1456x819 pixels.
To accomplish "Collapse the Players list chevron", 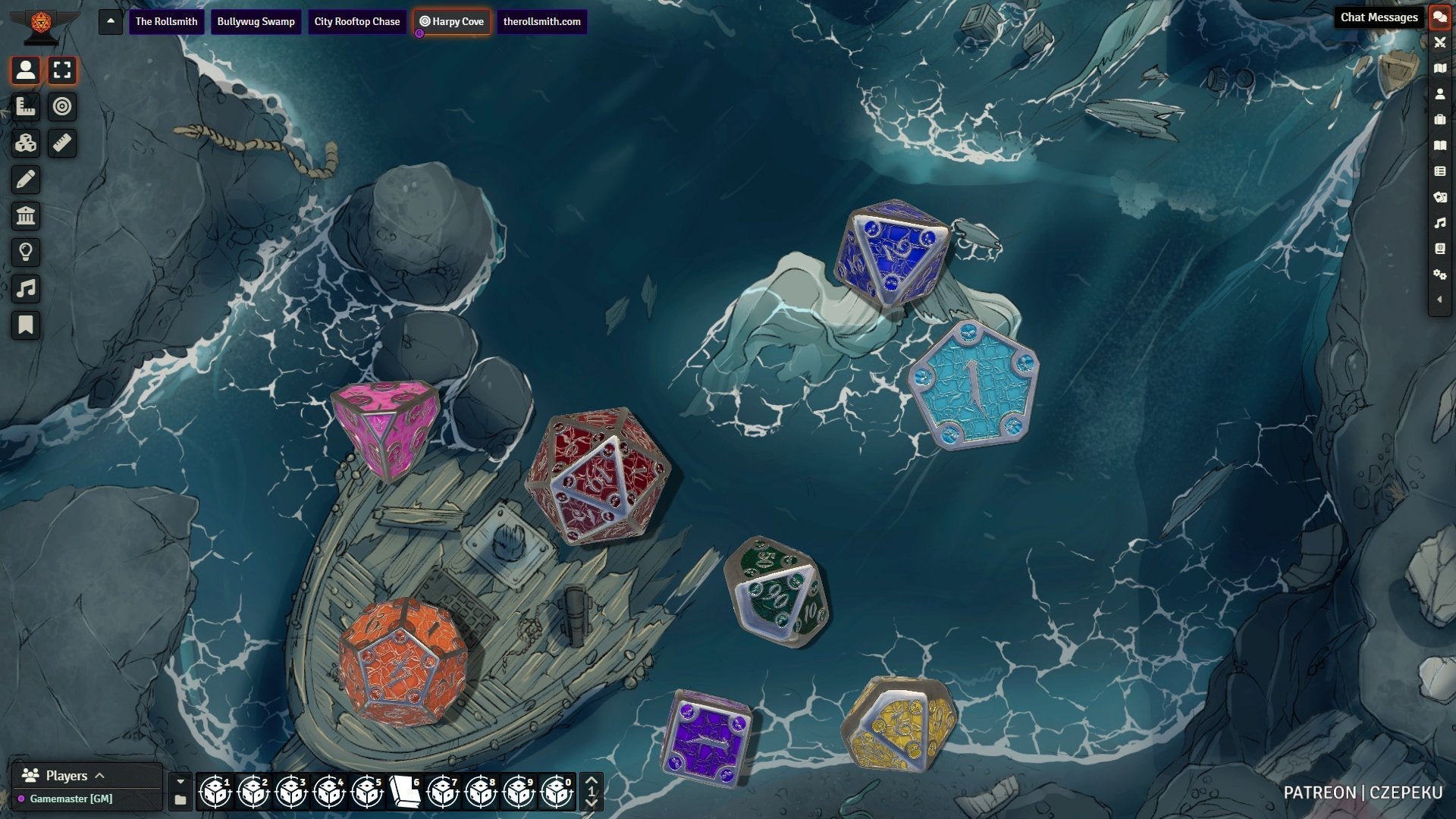I will pyautogui.click(x=99, y=775).
